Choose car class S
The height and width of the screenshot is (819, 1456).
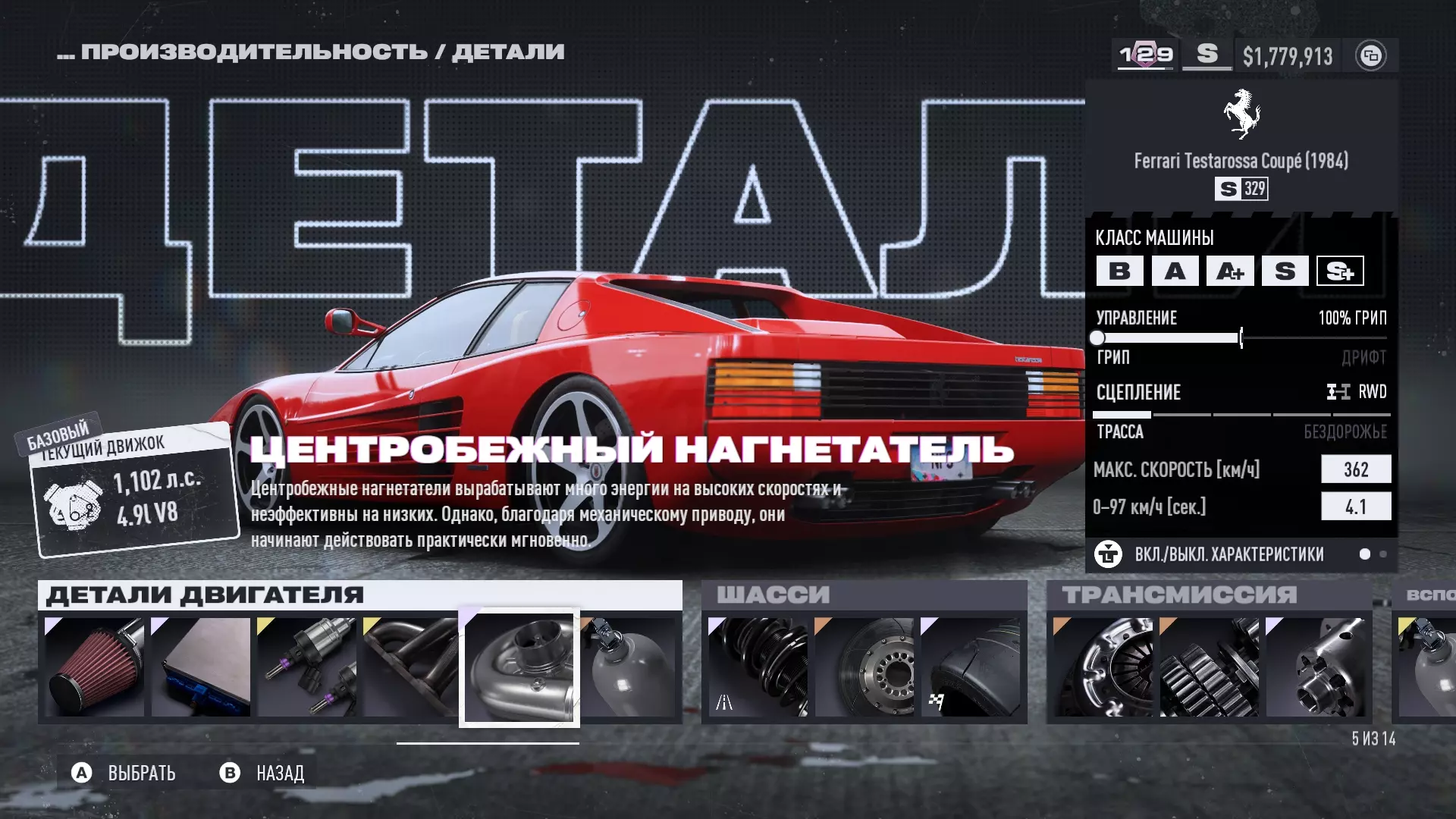(1285, 271)
